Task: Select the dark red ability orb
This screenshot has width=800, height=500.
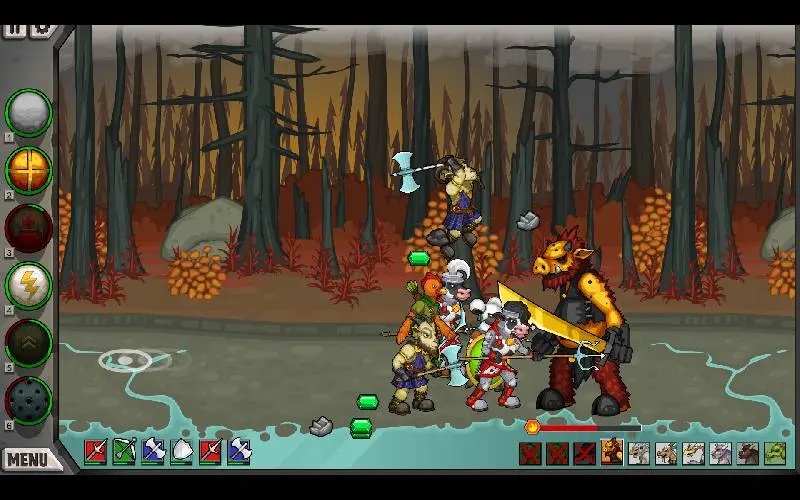Action: tap(29, 227)
